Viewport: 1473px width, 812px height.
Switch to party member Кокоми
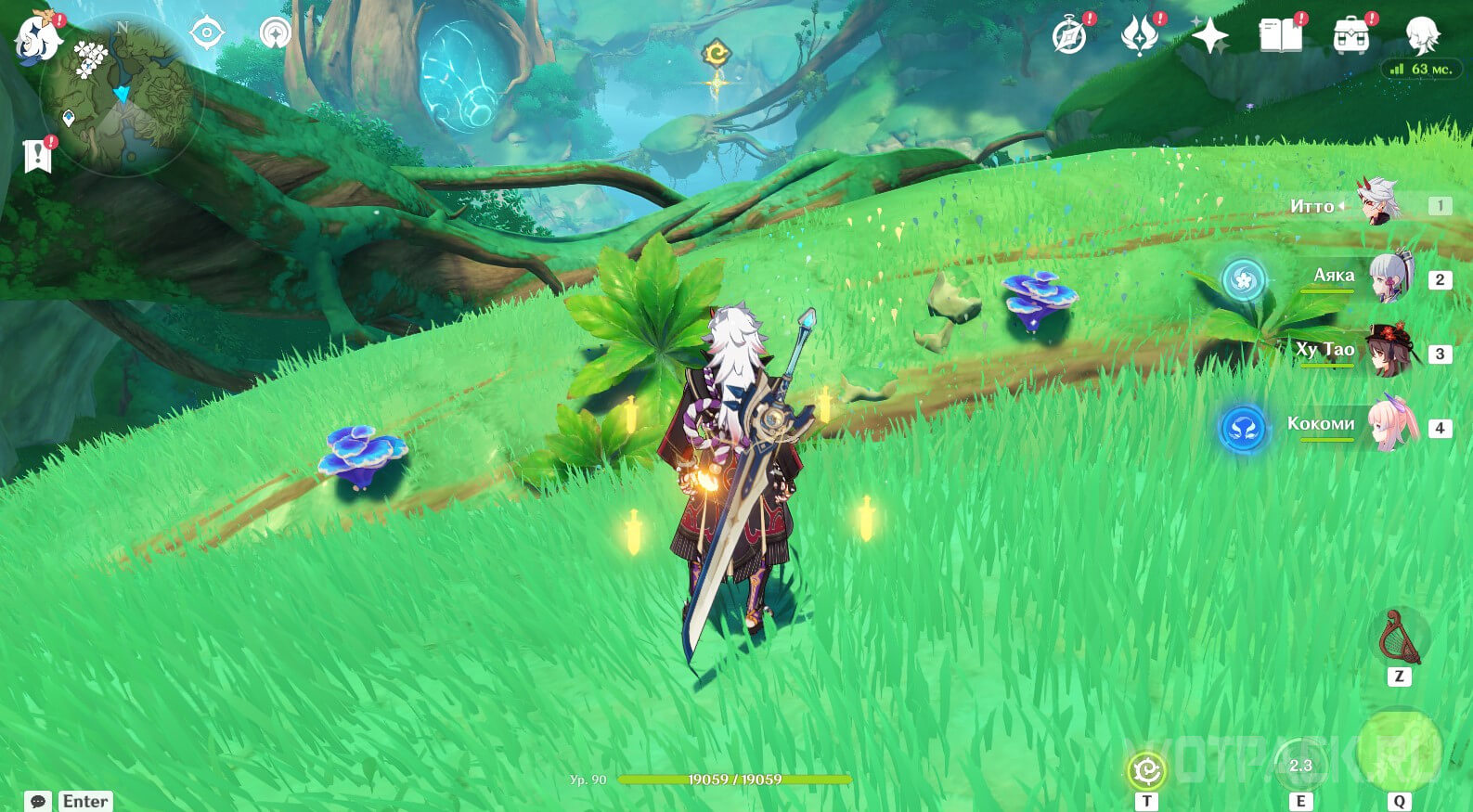1389,425
